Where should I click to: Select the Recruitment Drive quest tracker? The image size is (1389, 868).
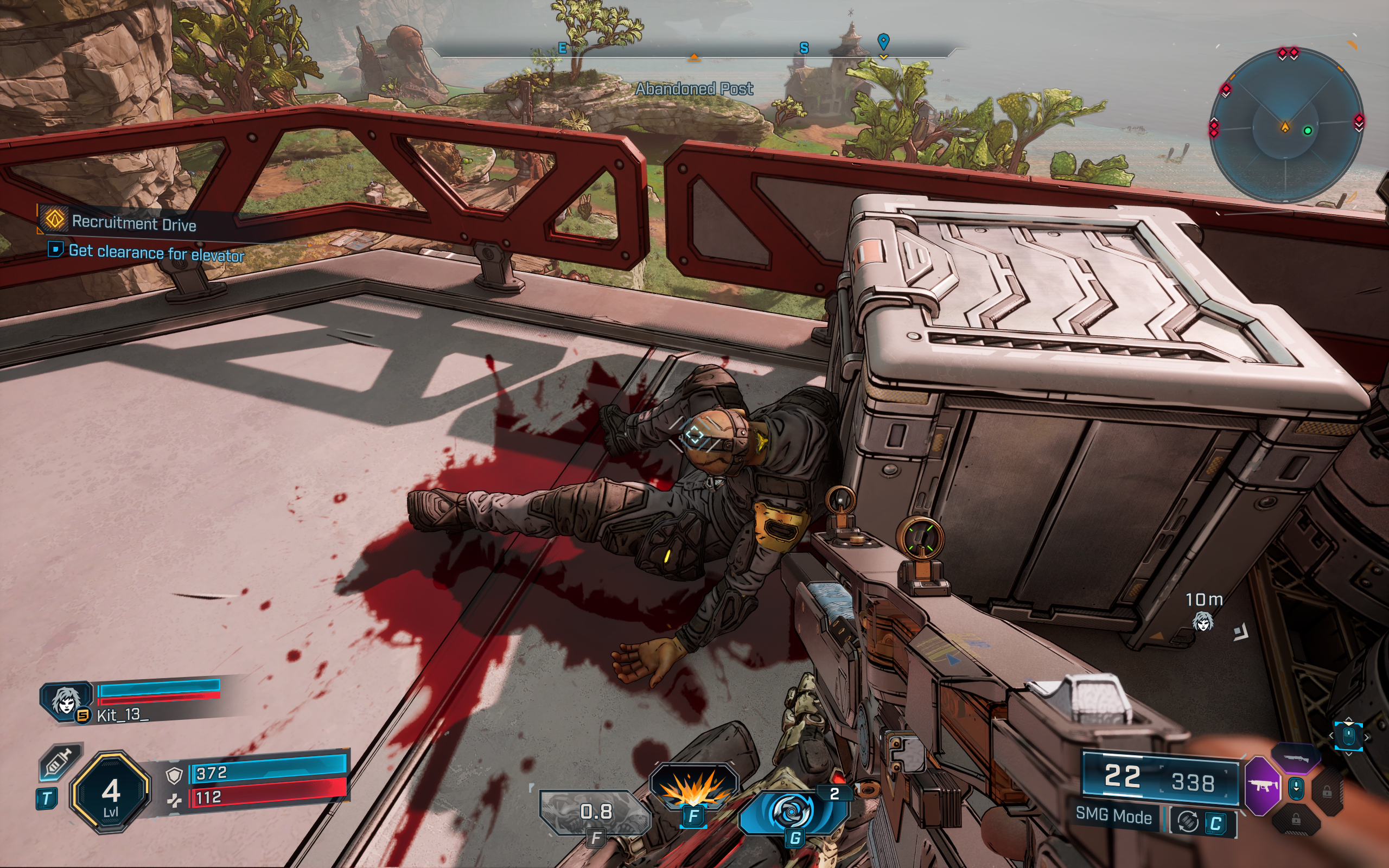(133, 223)
